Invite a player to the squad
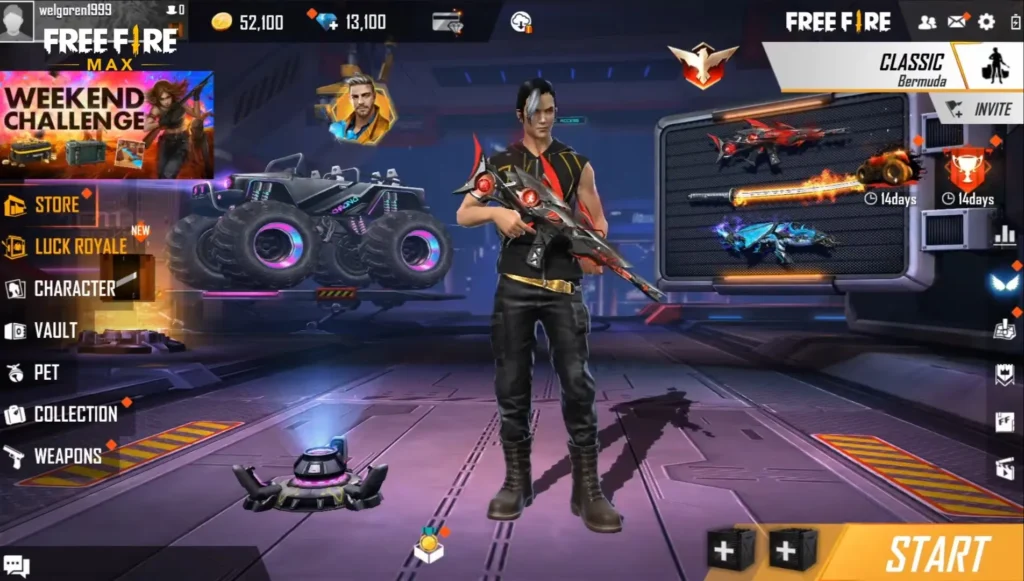1024x581 pixels. point(978,109)
